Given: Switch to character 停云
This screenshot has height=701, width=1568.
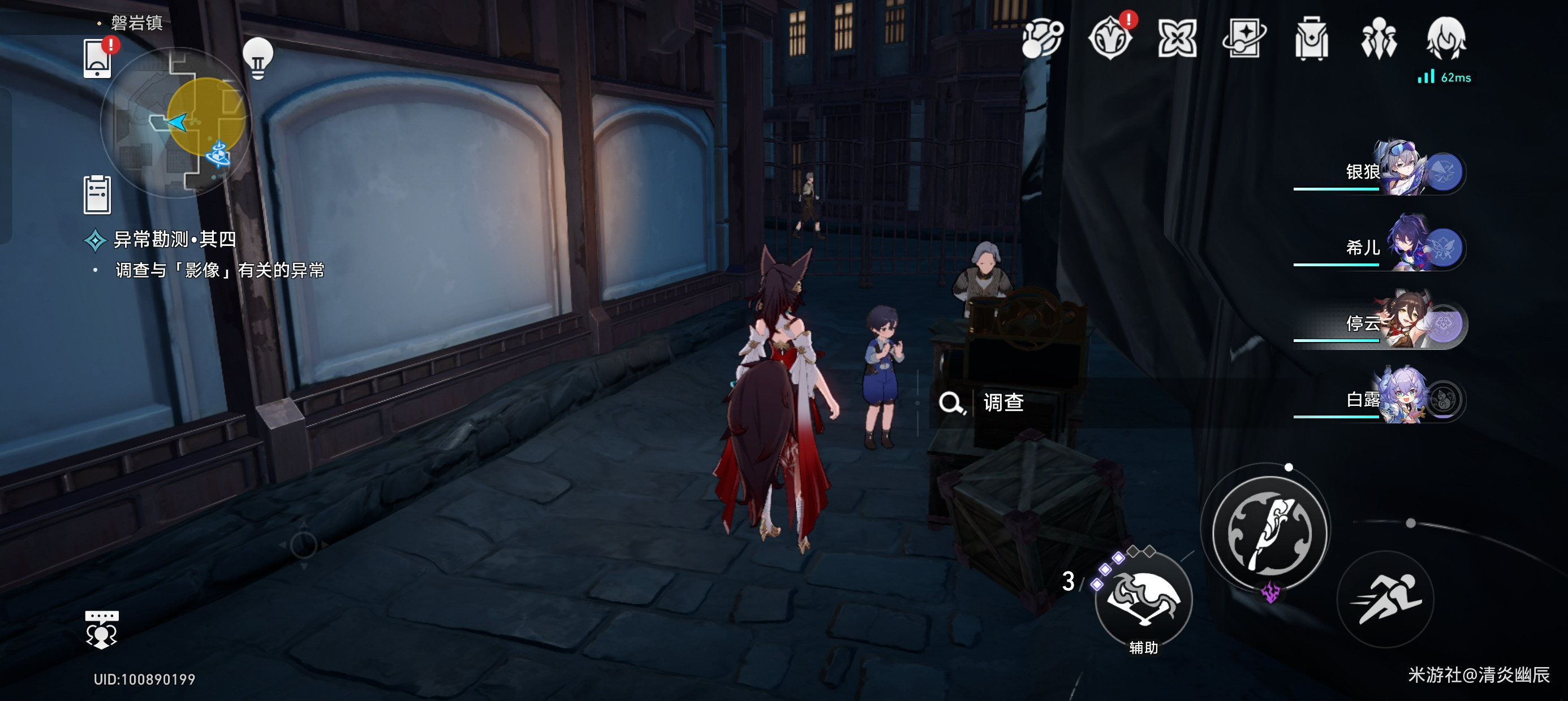Looking at the screenshot, I should coord(1400,323).
